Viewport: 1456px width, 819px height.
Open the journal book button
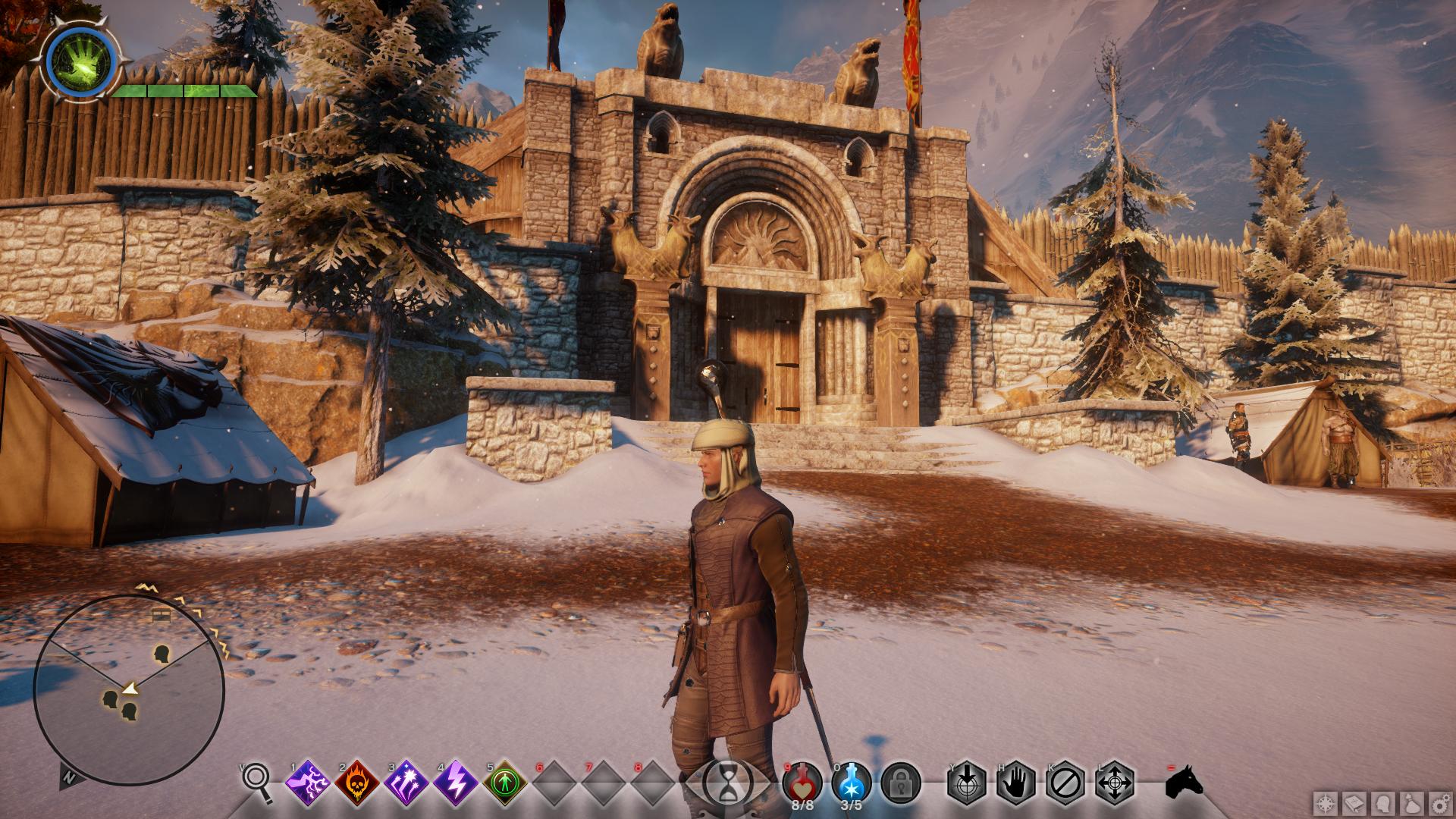click(1355, 803)
